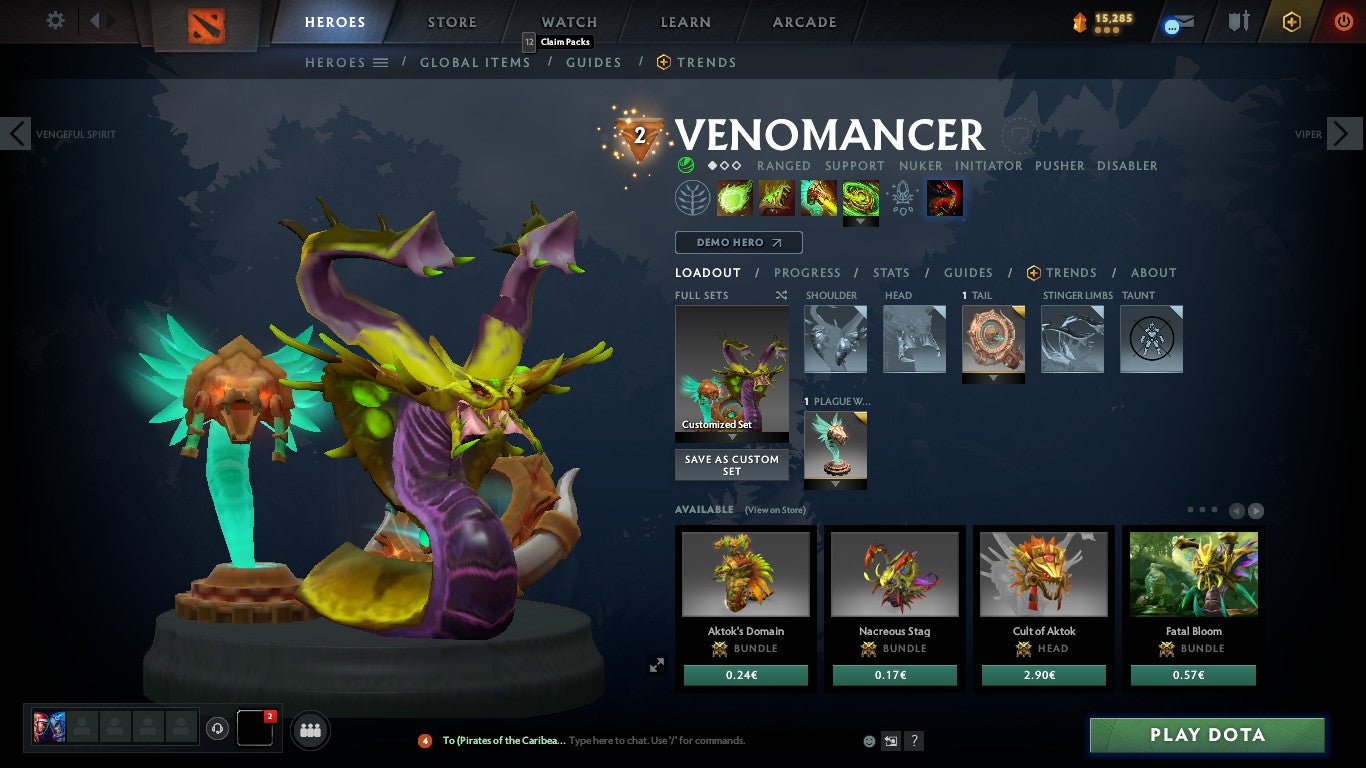Image resolution: width=1366 pixels, height=768 pixels.
Task: Select the Nacreous Stag bundle thumbnail
Action: (x=894, y=573)
